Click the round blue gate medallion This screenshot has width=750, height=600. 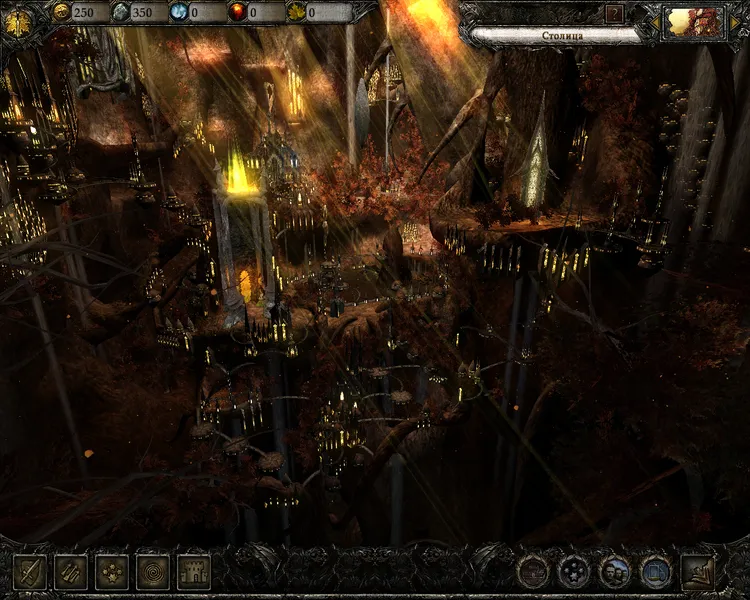click(x=655, y=572)
